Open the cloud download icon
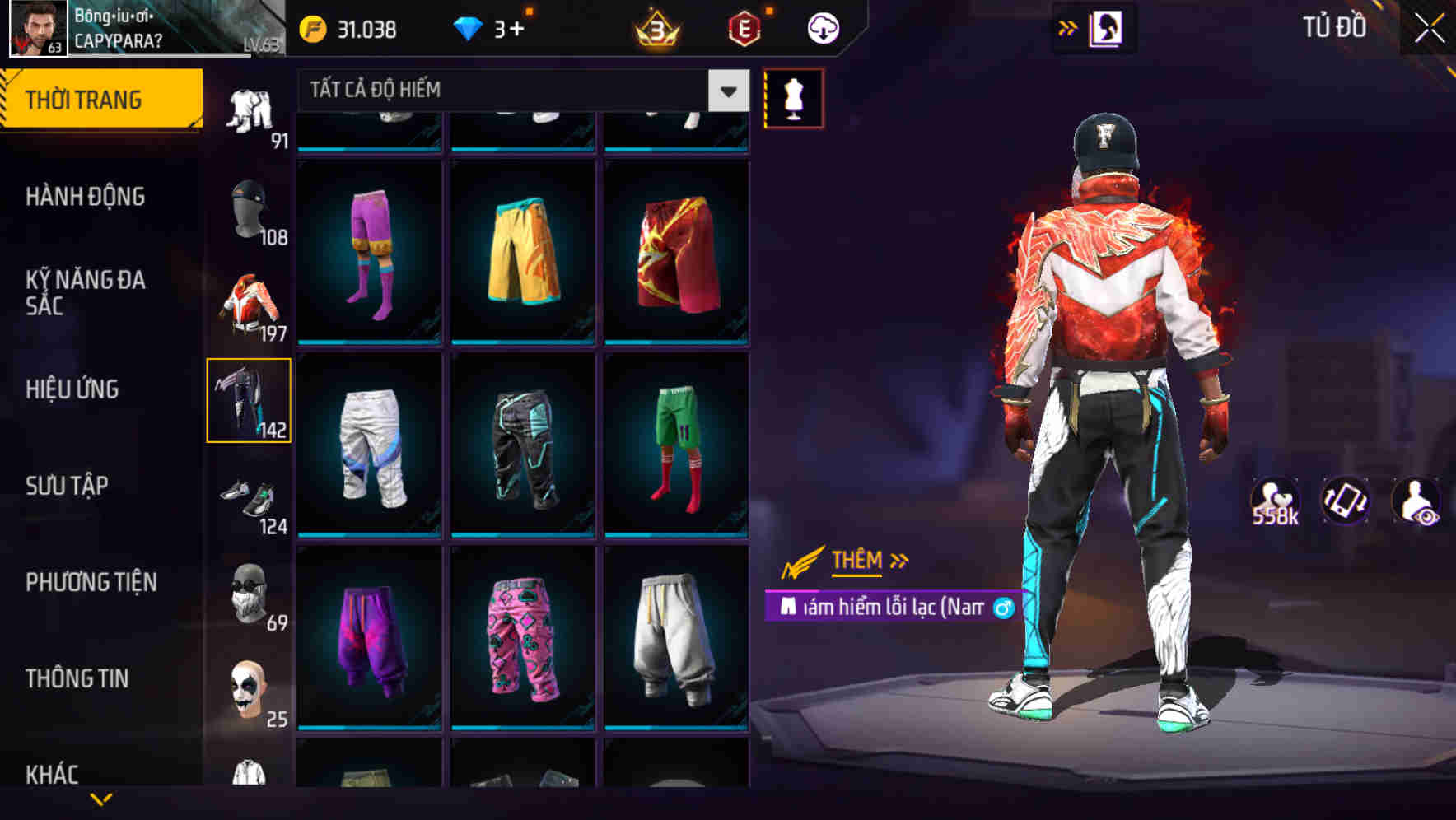The width and height of the screenshot is (1456, 820). point(823,27)
